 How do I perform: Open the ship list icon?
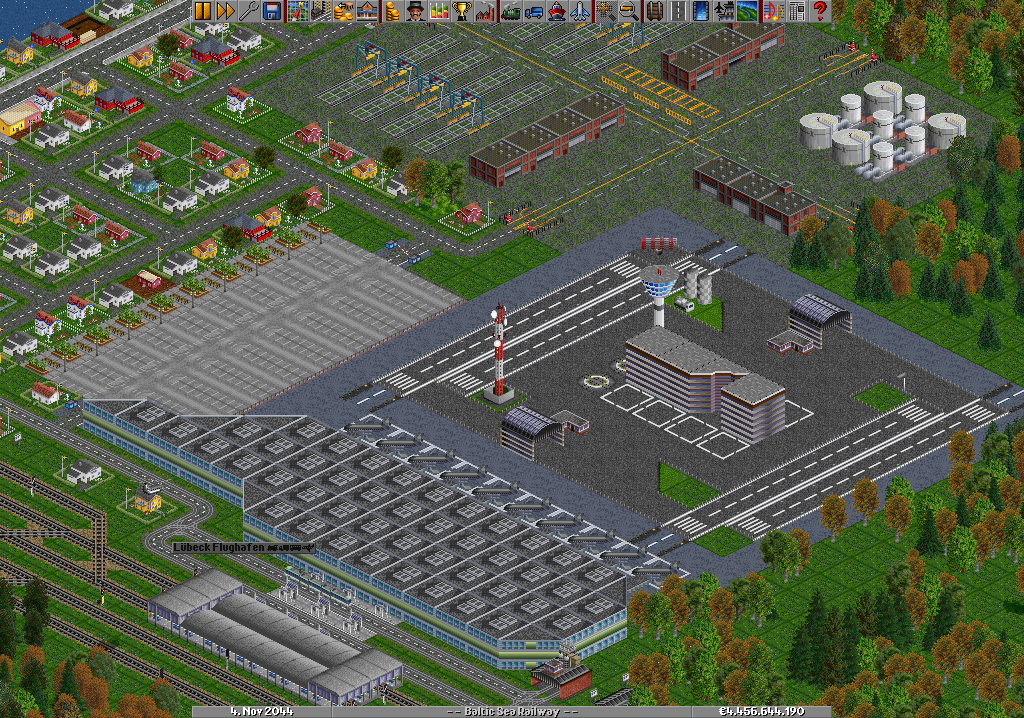click(x=556, y=11)
